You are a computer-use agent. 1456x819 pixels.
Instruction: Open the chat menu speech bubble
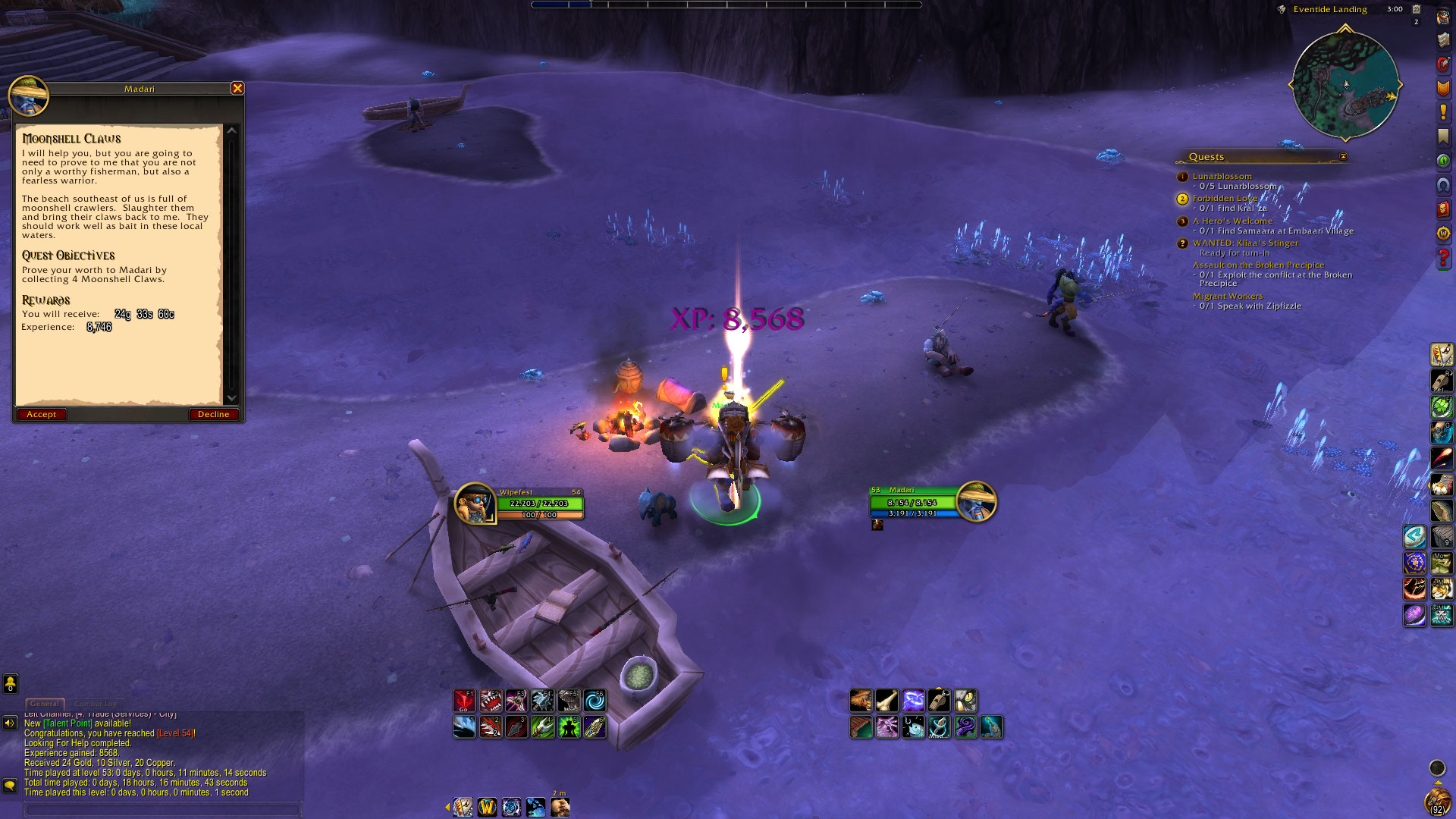10,785
